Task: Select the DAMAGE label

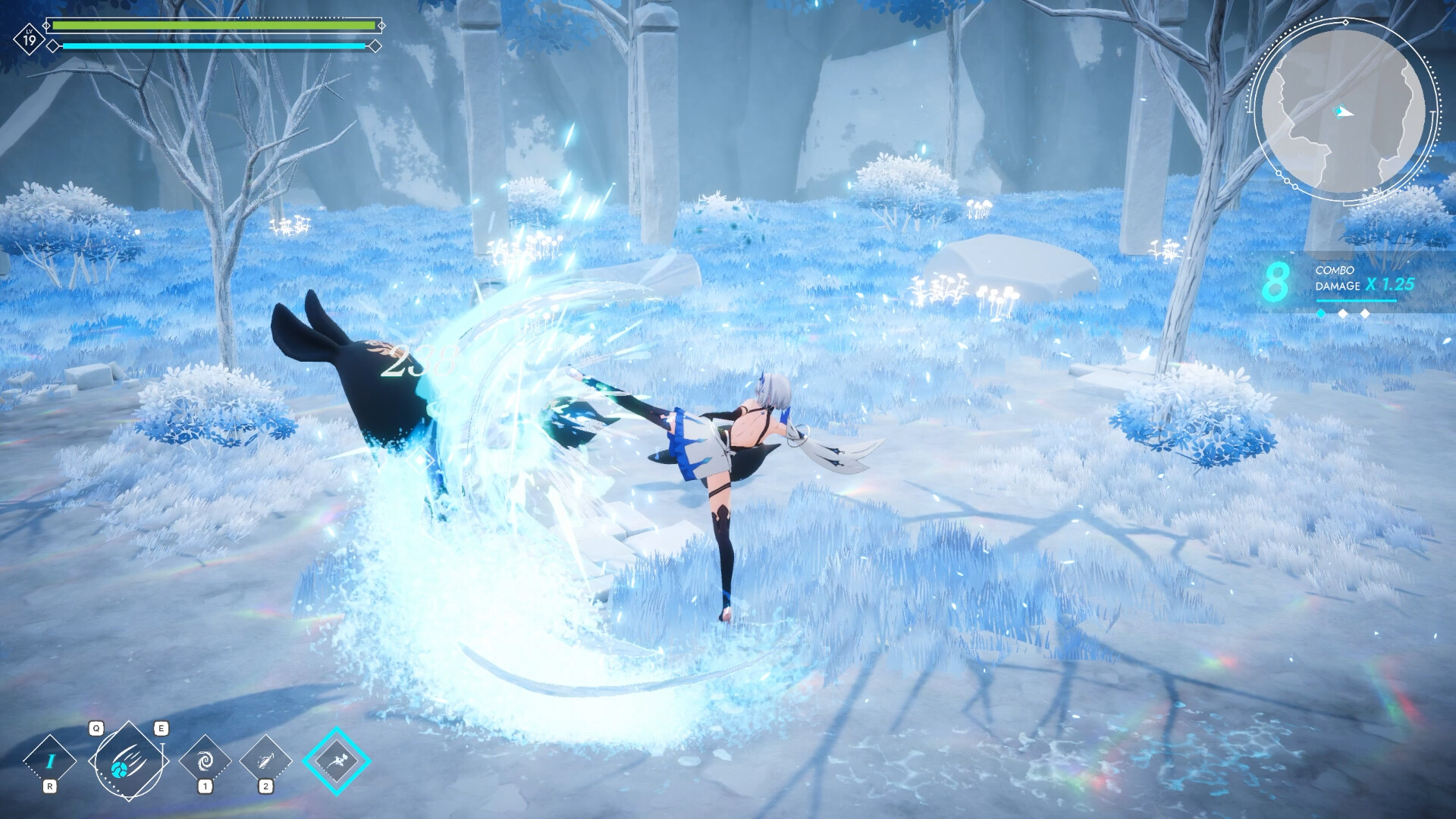Action: click(x=1338, y=286)
